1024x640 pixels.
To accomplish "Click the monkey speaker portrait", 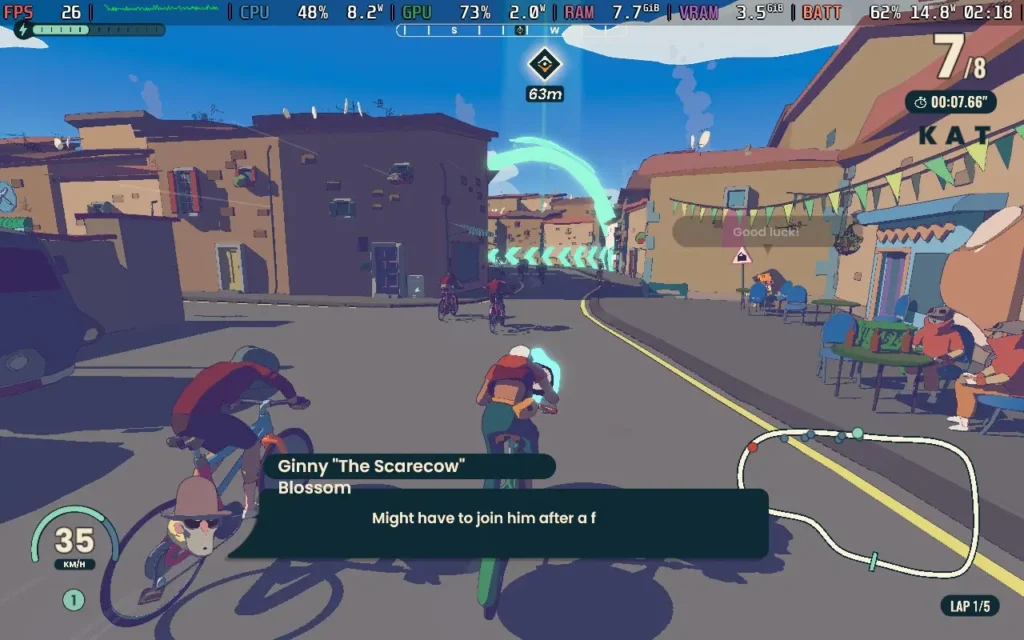I will click(x=197, y=514).
